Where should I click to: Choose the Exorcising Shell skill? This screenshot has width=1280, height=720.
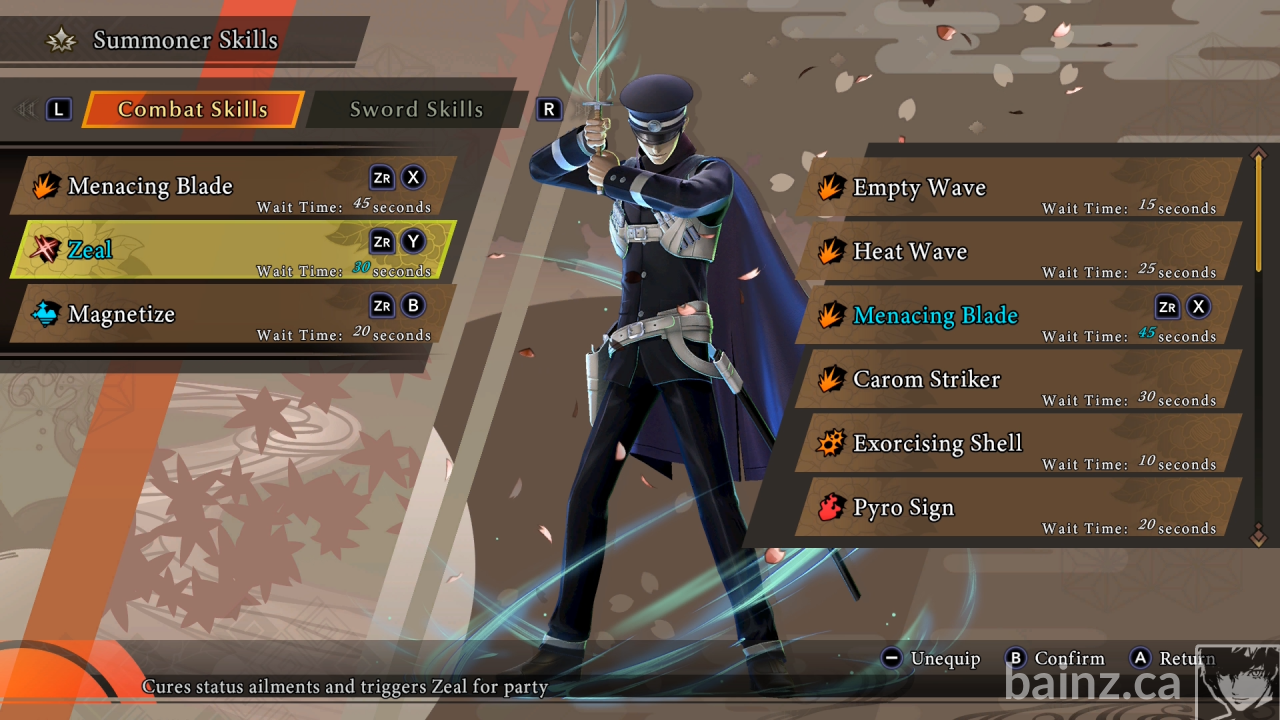(1018, 444)
